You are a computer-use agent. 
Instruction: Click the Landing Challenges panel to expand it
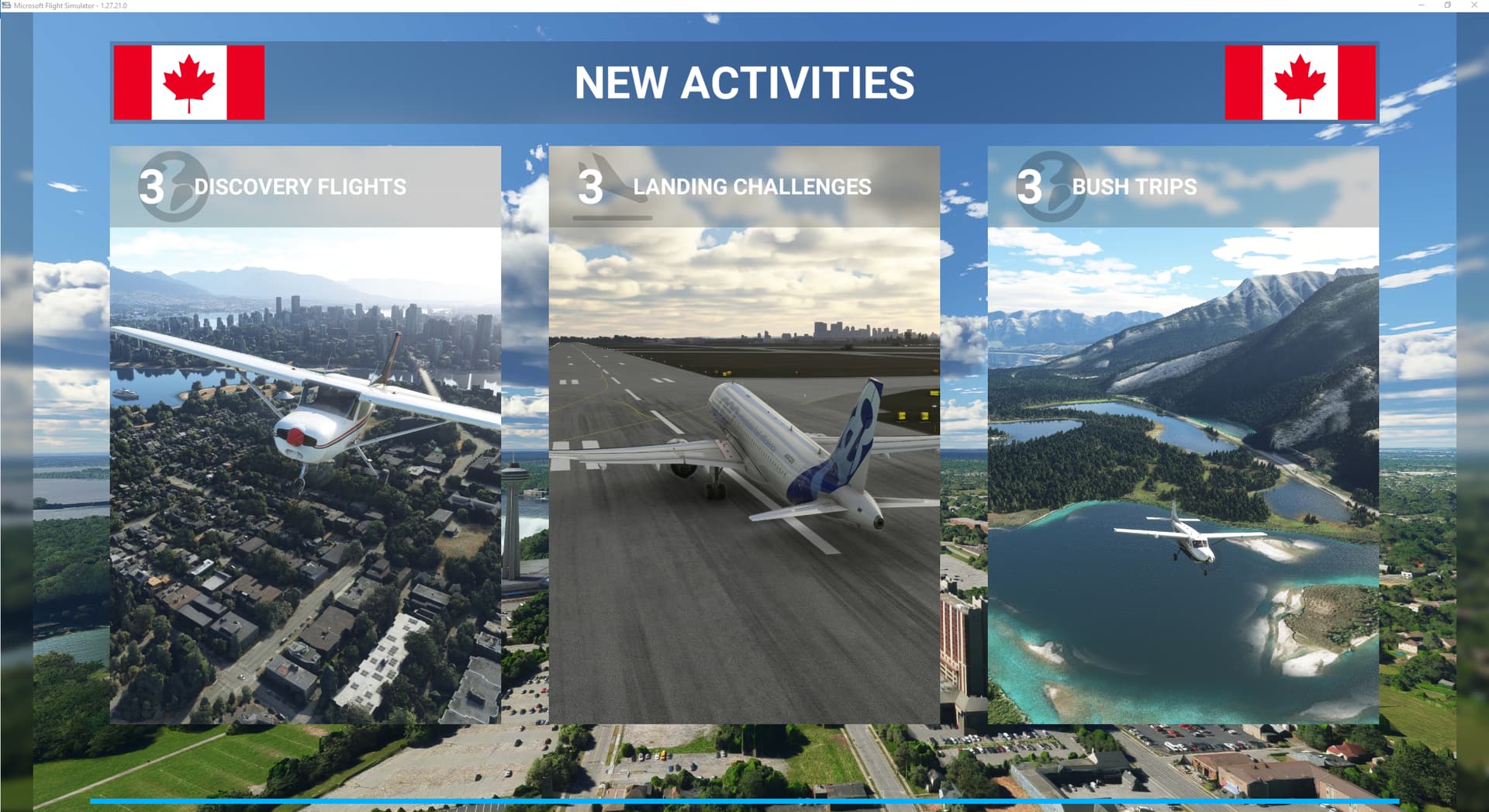pos(744,465)
